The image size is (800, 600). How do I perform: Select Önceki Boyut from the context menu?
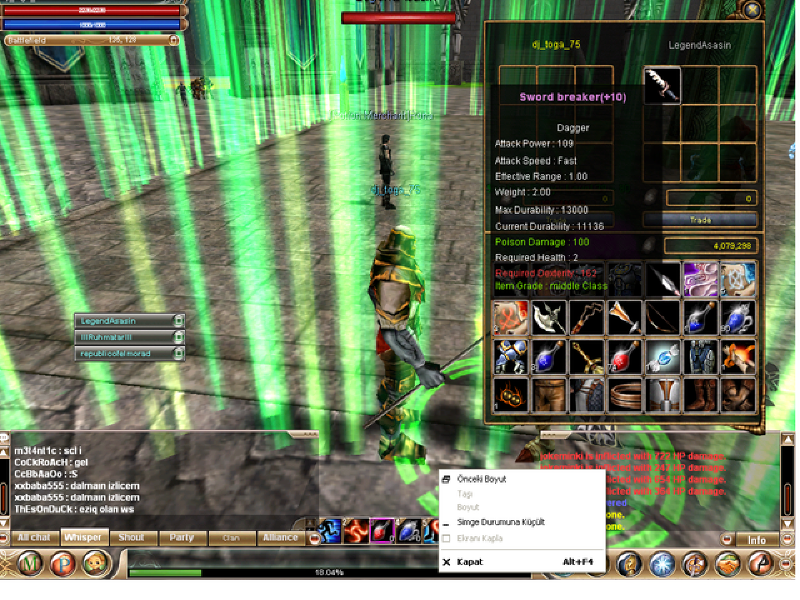tap(481, 479)
